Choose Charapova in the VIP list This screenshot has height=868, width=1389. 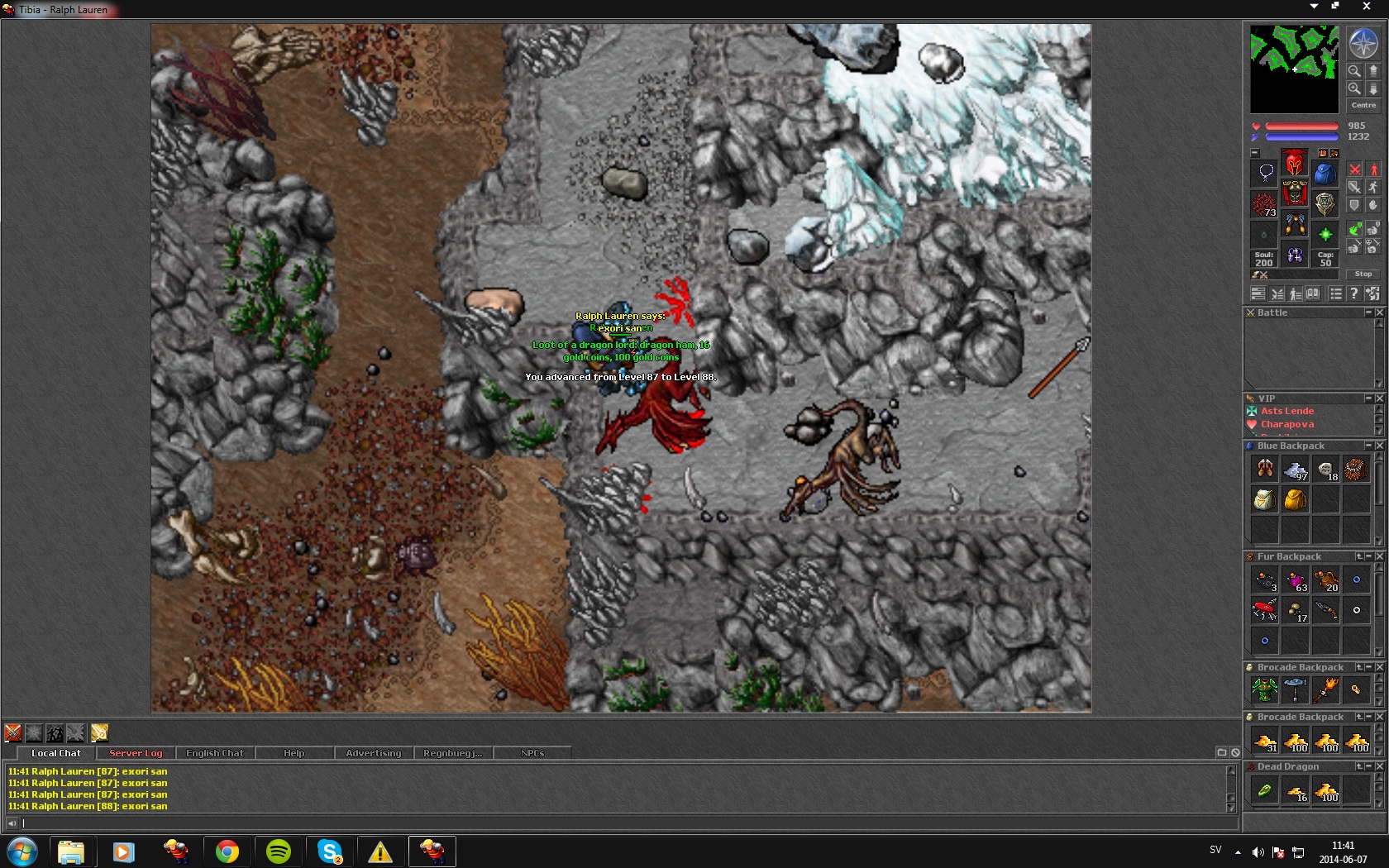click(x=1287, y=424)
